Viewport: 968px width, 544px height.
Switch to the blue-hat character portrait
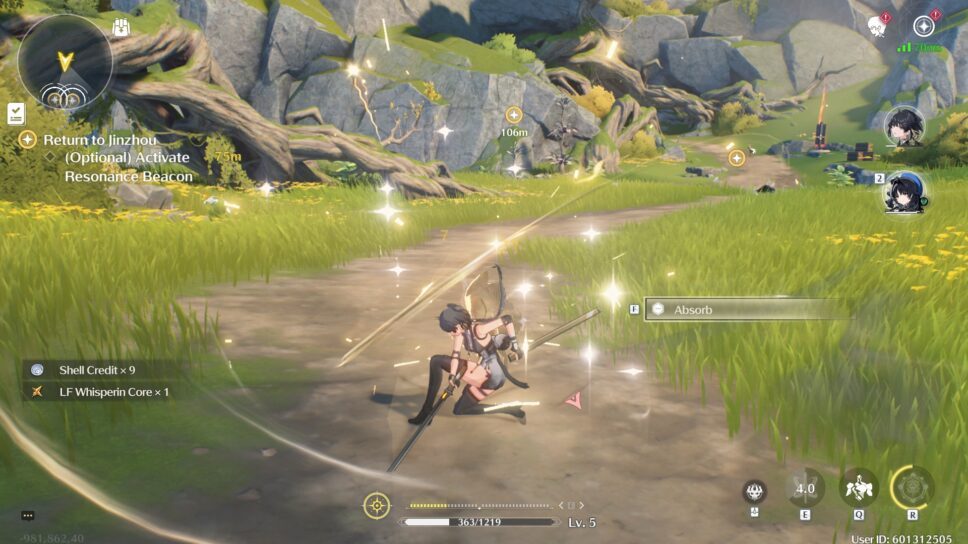pyautogui.click(x=904, y=192)
